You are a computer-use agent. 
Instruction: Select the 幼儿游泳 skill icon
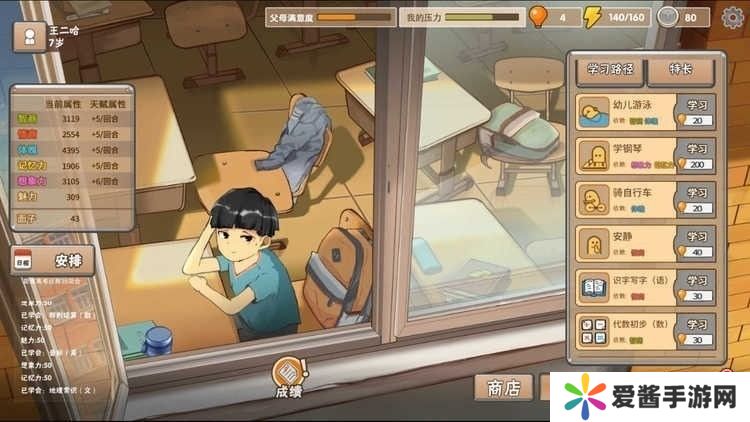593,111
